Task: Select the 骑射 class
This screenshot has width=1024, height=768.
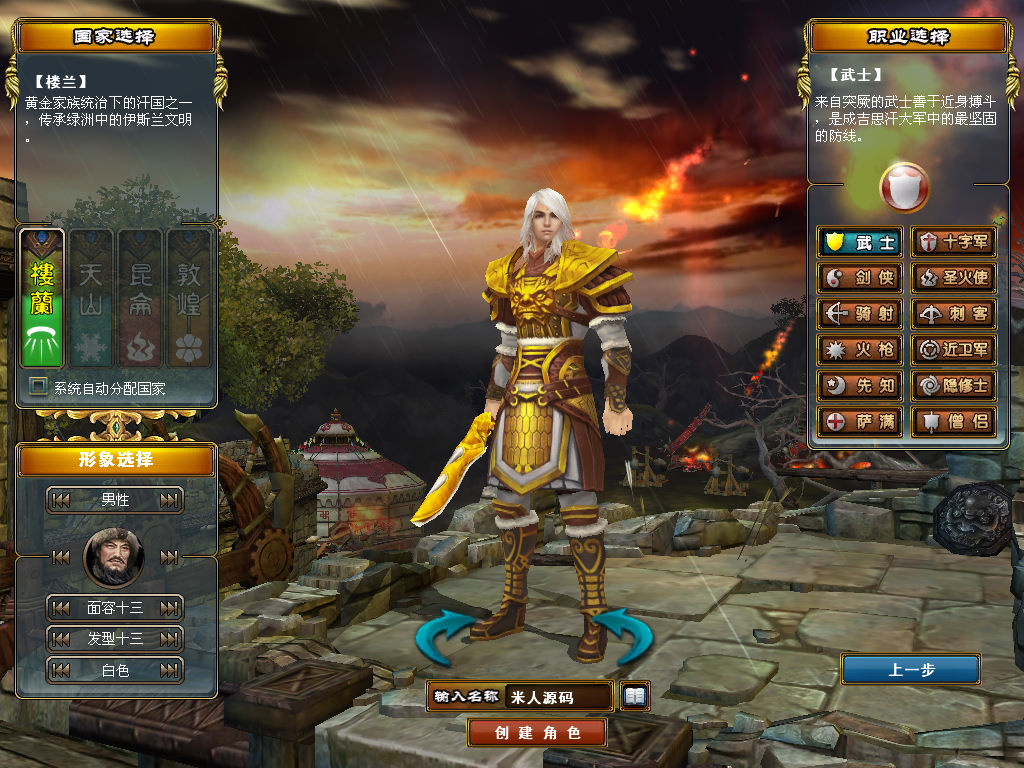Action: coord(860,314)
